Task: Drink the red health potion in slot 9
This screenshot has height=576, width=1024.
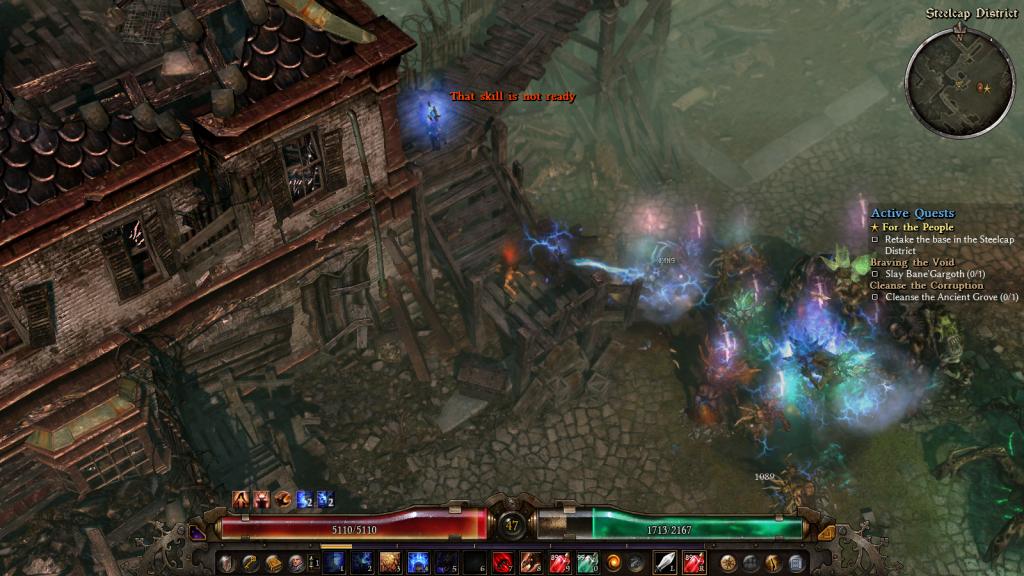Action: point(558,563)
